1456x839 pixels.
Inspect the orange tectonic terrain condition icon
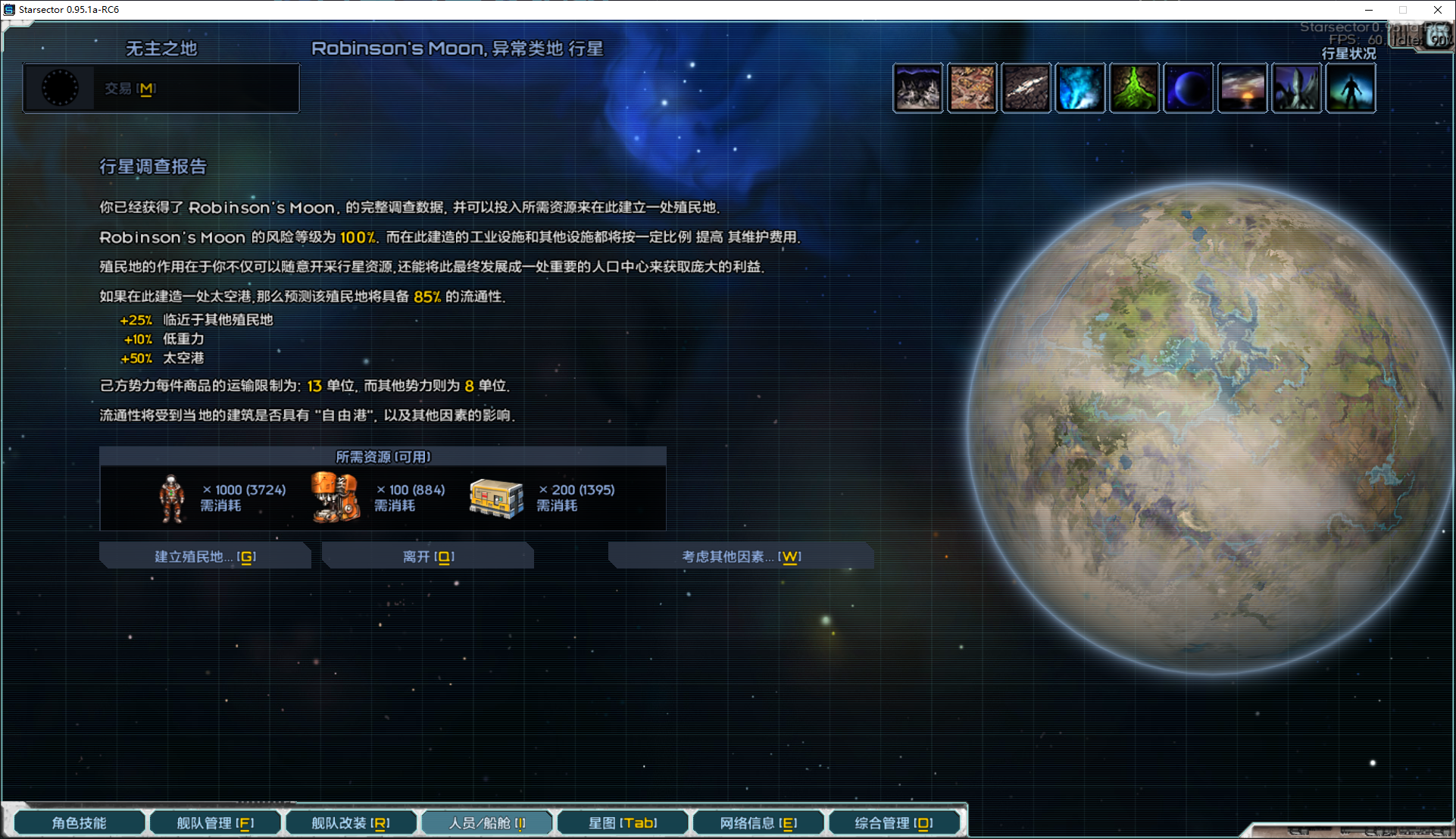(972, 87)
